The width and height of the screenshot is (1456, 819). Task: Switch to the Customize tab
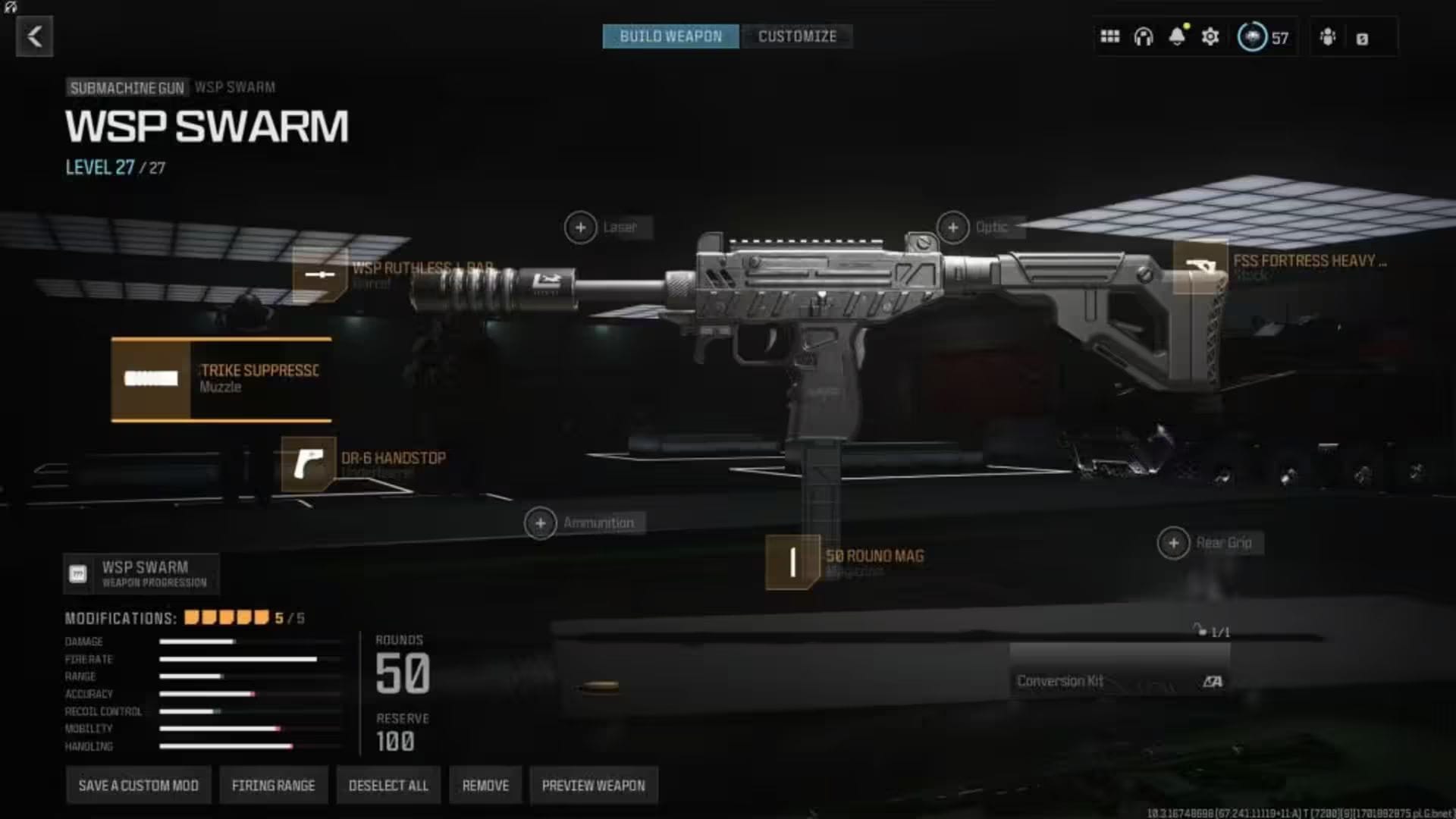(x=797, y=36)
